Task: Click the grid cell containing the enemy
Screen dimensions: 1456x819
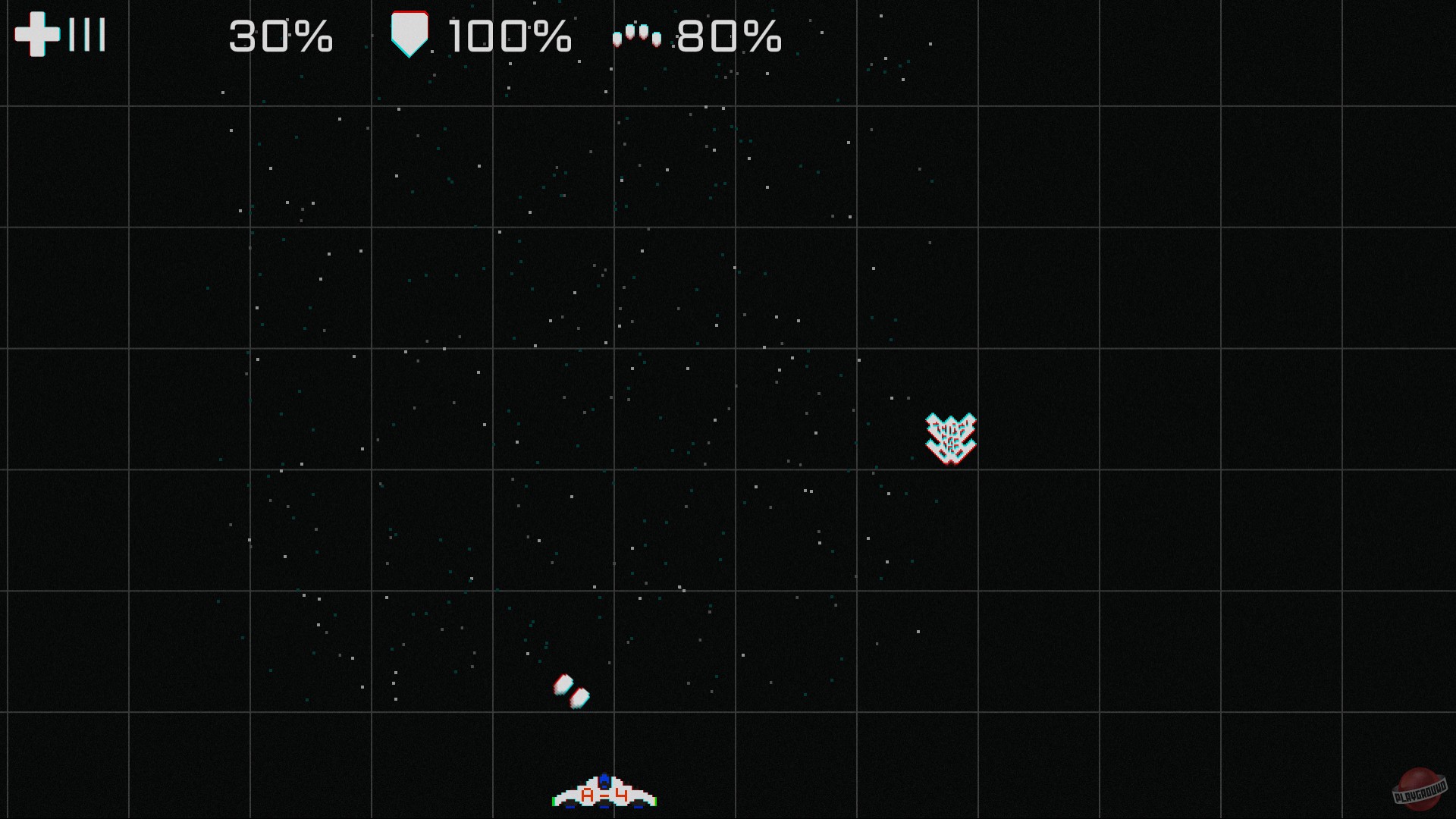Action: point(918,409)
